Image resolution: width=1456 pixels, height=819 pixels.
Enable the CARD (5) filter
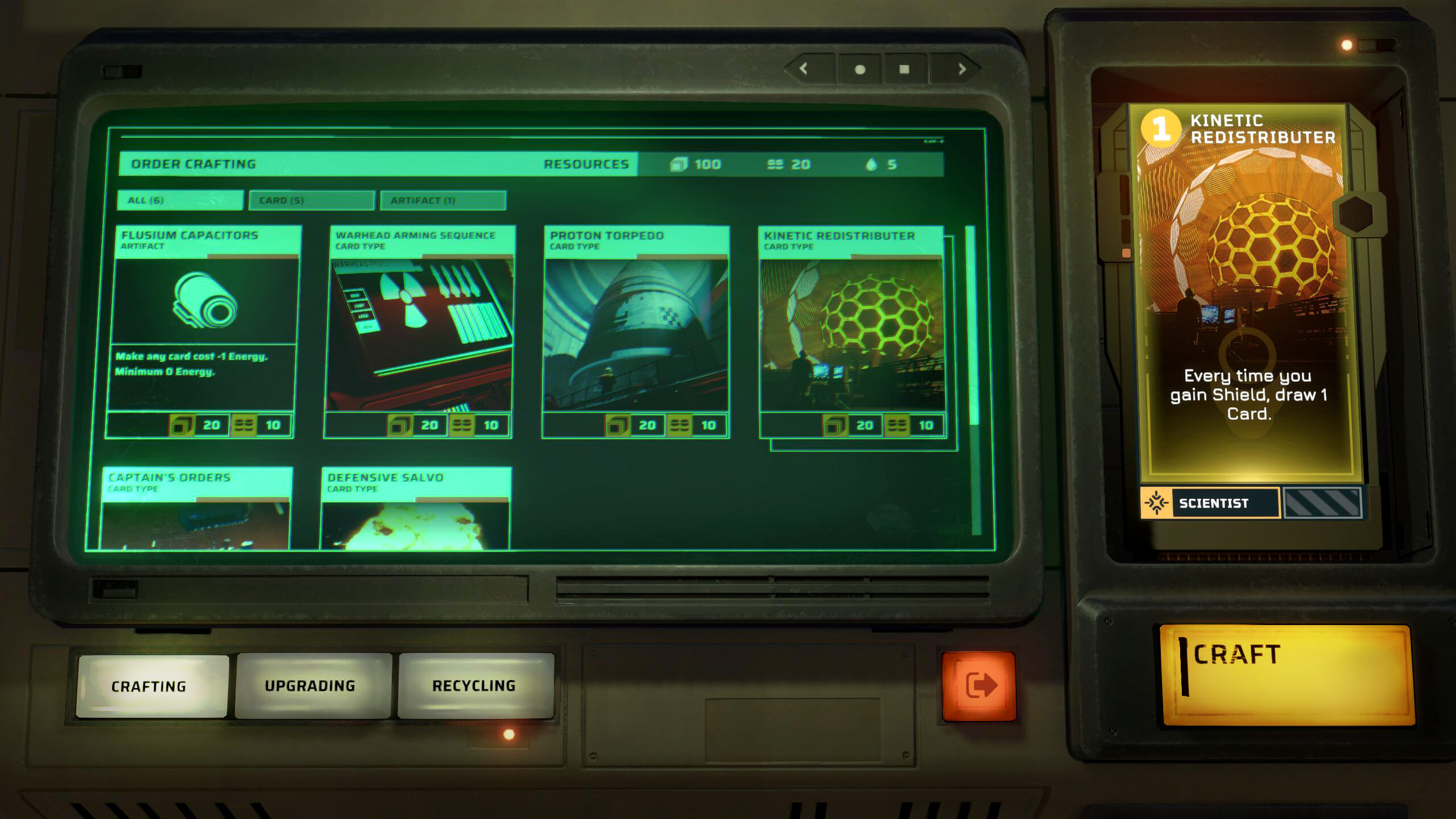coord(310,200)
